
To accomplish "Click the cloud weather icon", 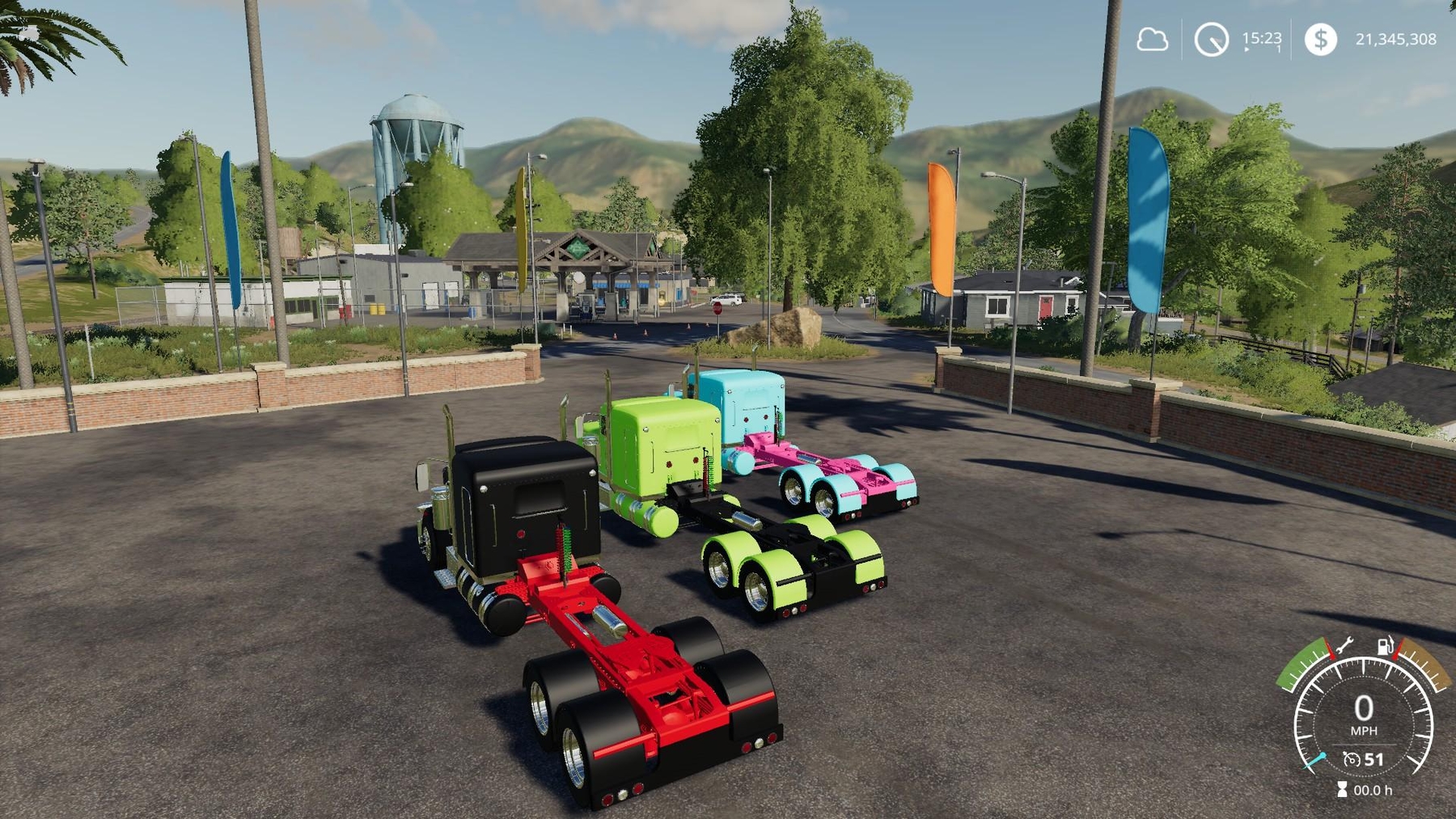I will click(1152, 39).
